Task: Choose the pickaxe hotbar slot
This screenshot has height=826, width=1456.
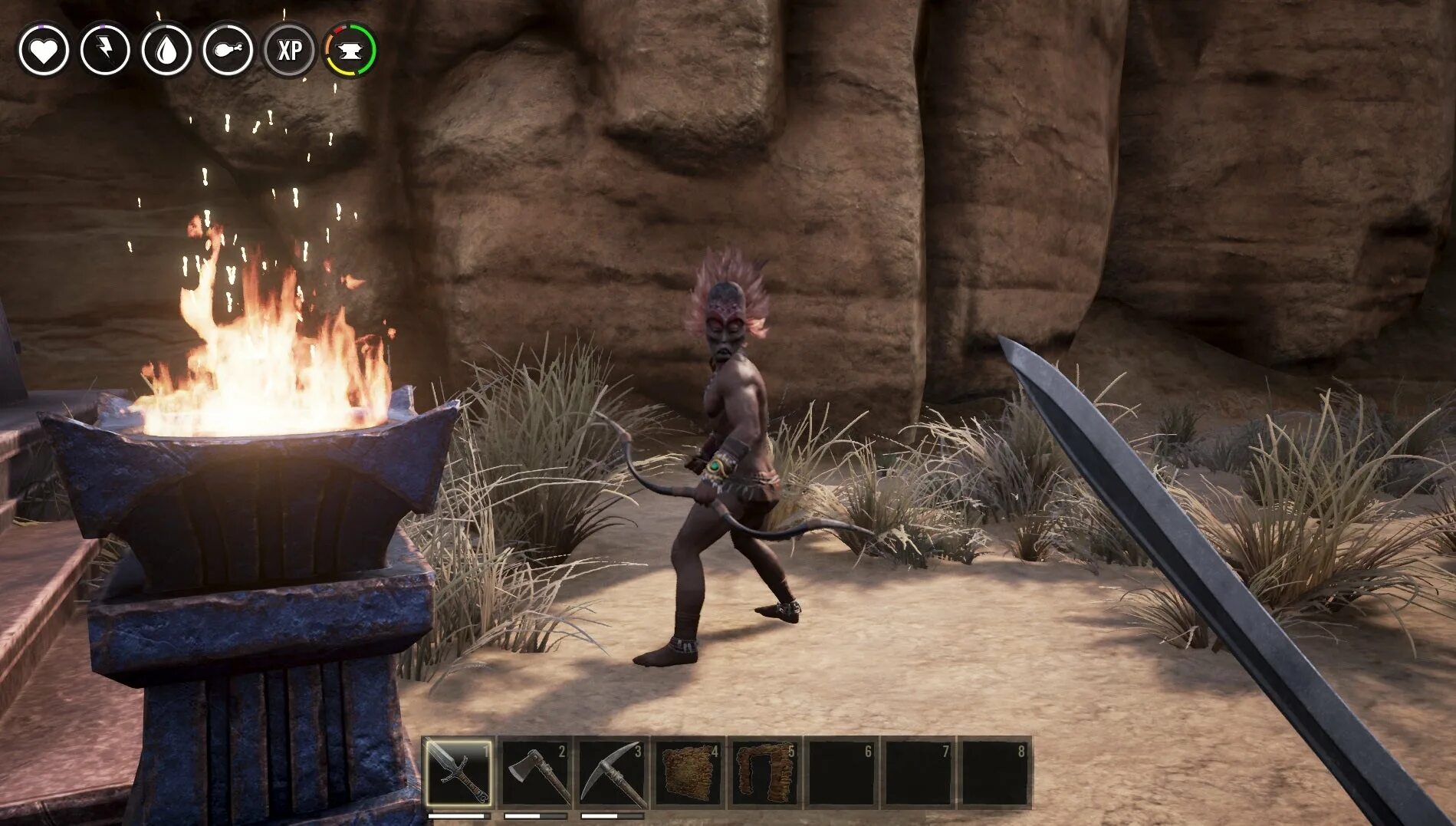Action: coord(612,772)
